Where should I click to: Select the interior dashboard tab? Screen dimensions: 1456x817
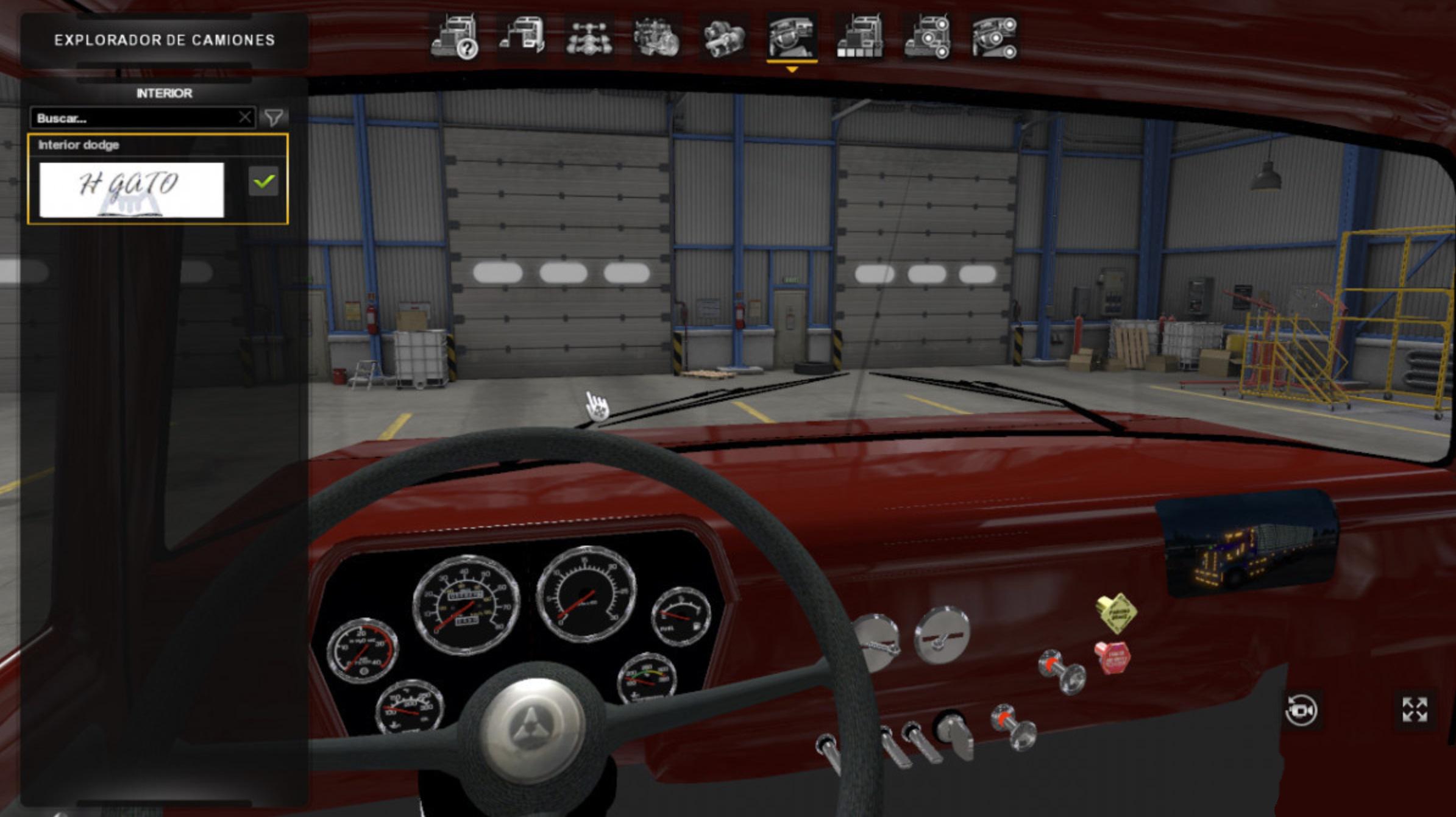[x=792, y=38]
